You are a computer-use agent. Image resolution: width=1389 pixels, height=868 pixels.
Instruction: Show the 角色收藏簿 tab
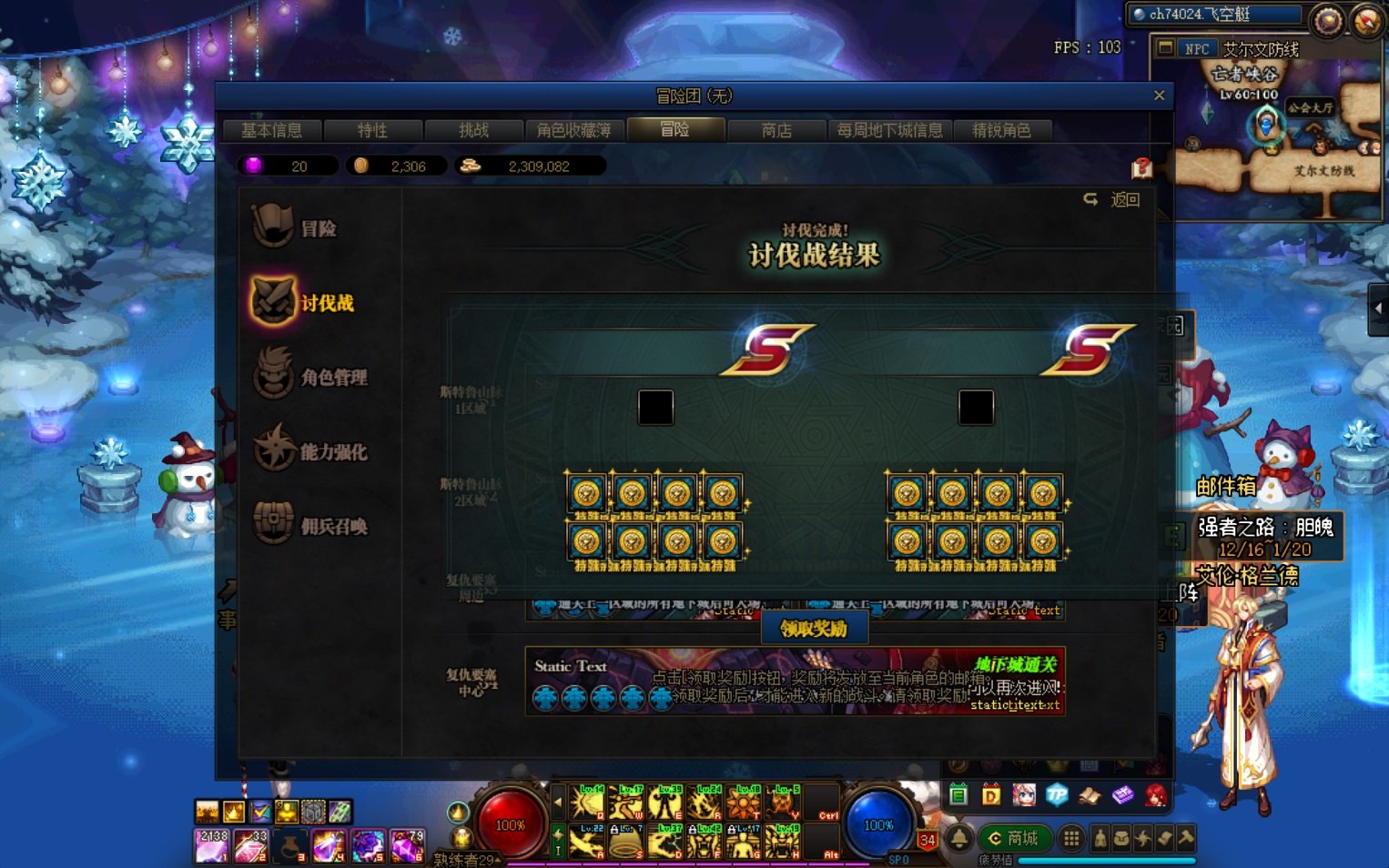tap(573, 130)
